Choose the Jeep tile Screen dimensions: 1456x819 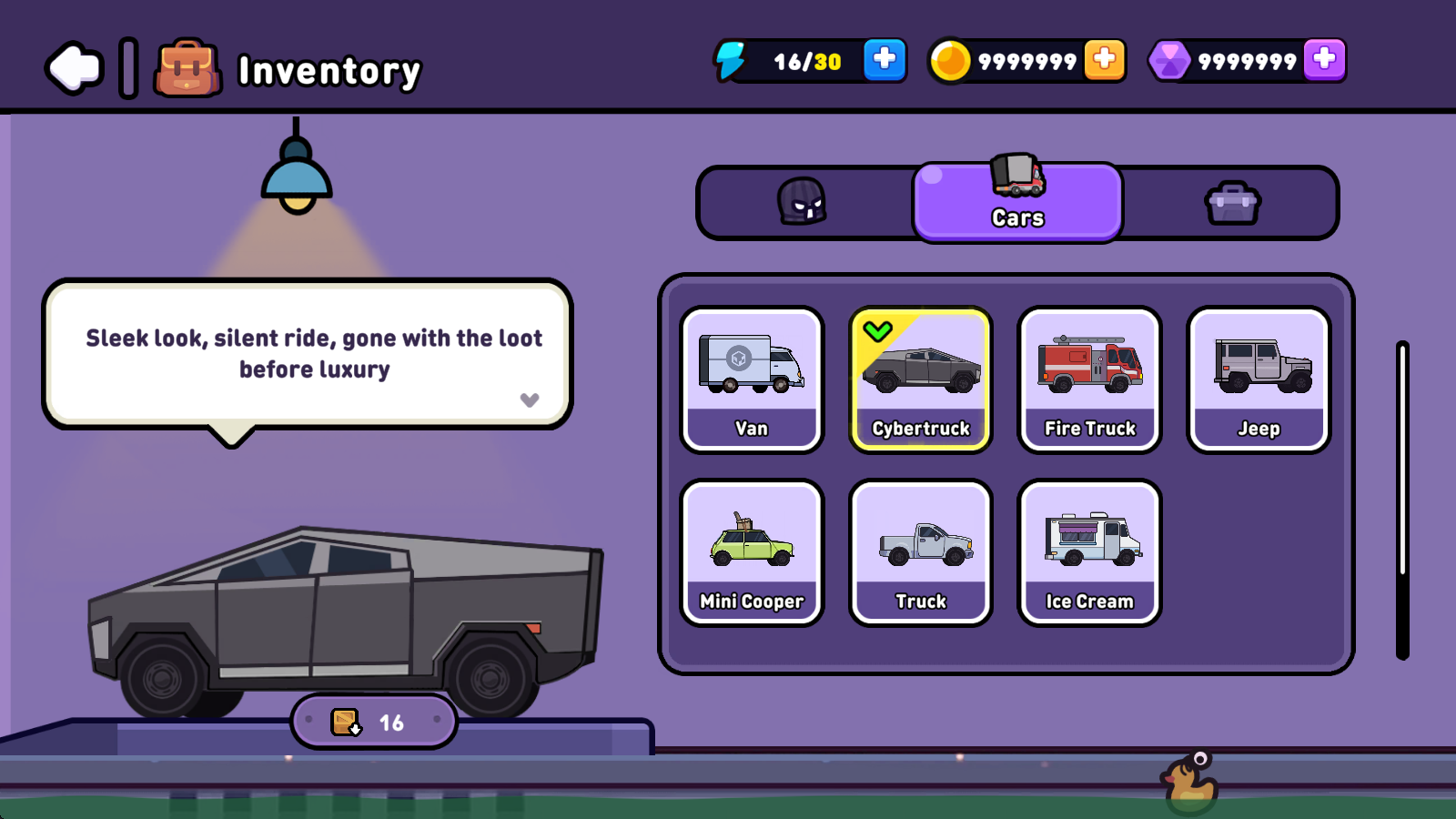1259,379
